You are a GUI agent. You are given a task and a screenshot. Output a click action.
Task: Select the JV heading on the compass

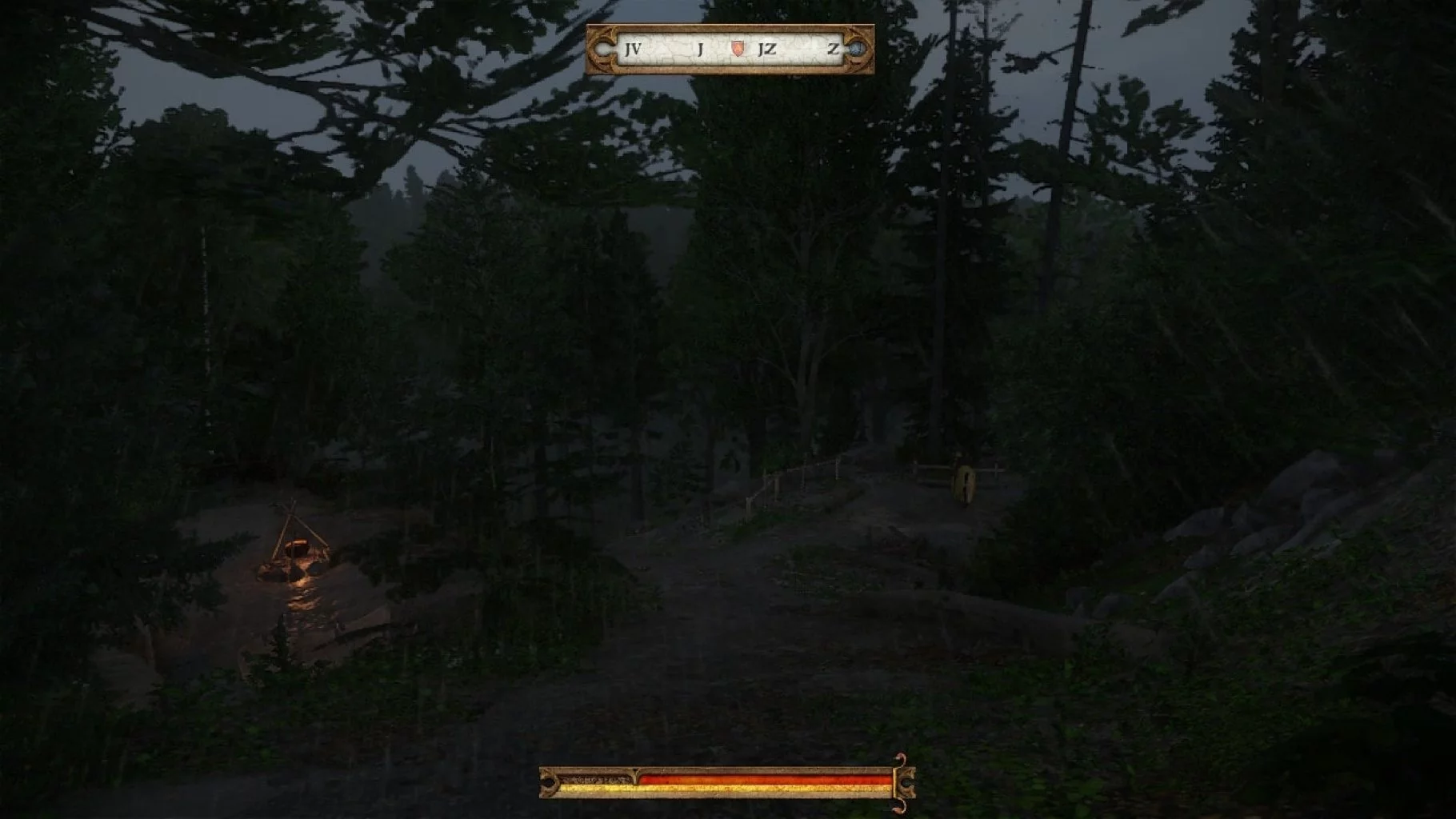(x=632, y=50)
